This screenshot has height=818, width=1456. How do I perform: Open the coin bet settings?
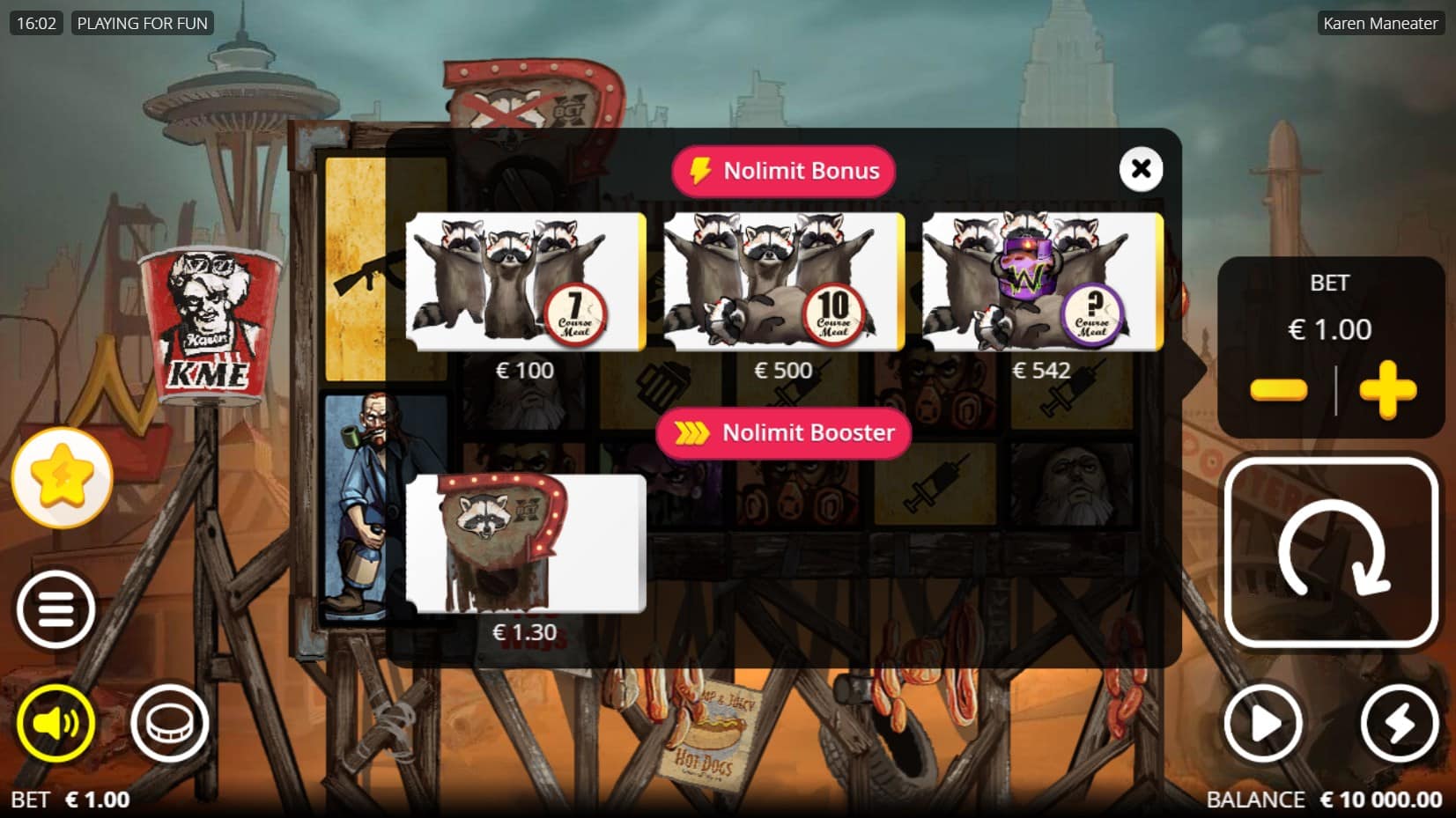(169, 724)
